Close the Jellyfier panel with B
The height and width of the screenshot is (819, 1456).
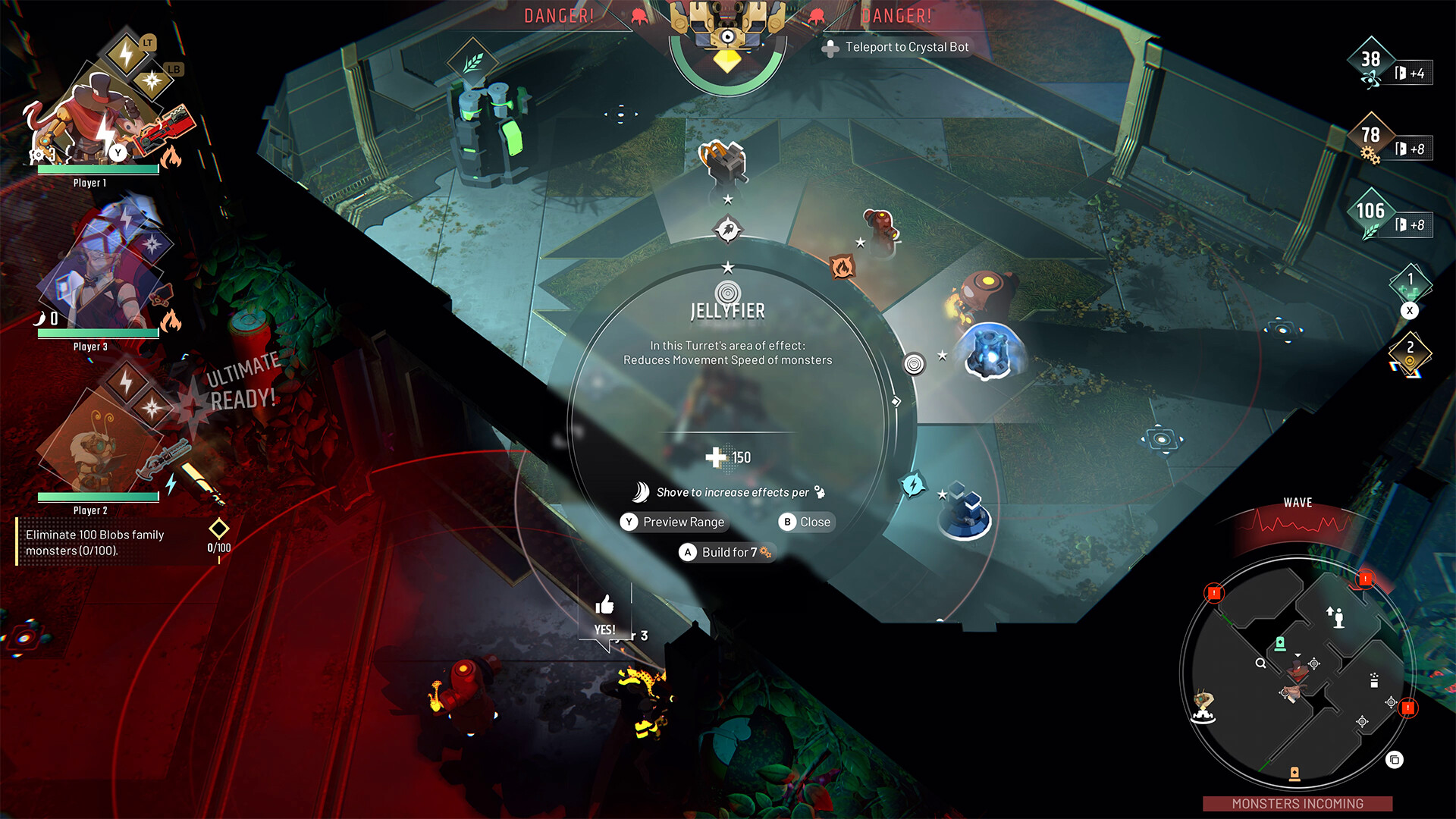click(x=805, y=522)
